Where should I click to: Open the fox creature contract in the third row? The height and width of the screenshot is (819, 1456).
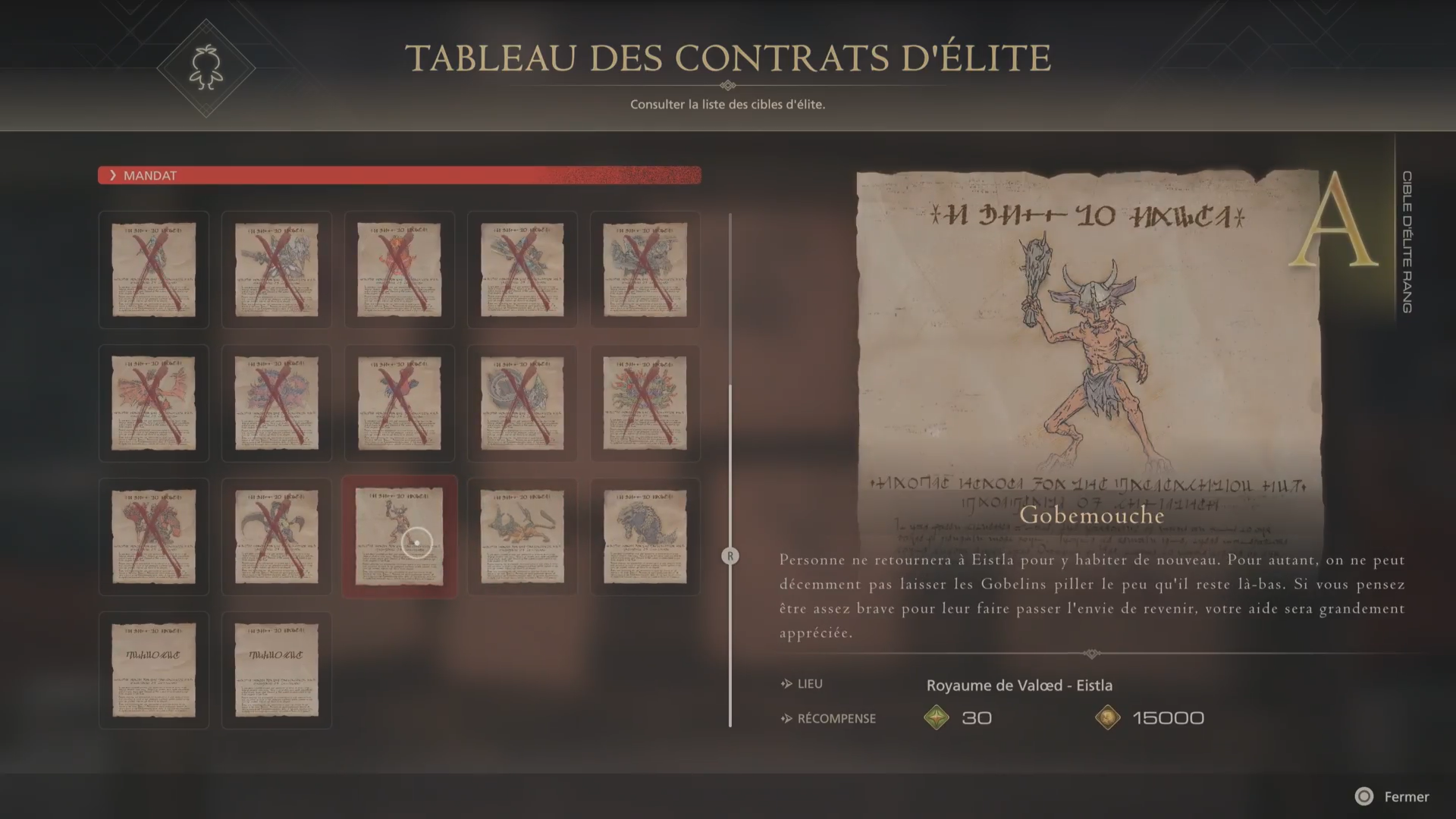coord(522,537)
